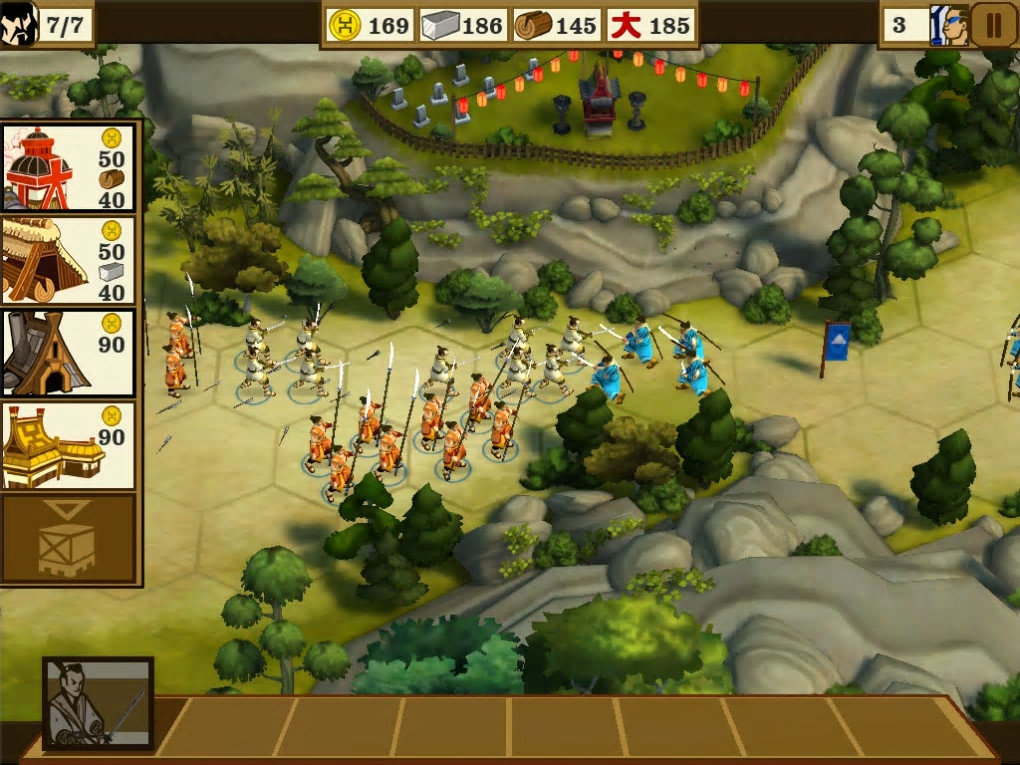This screenshot has height=765, width=1020.
Task: Select the yellow-roofed market building card
Action: click(x=68, y=446)
